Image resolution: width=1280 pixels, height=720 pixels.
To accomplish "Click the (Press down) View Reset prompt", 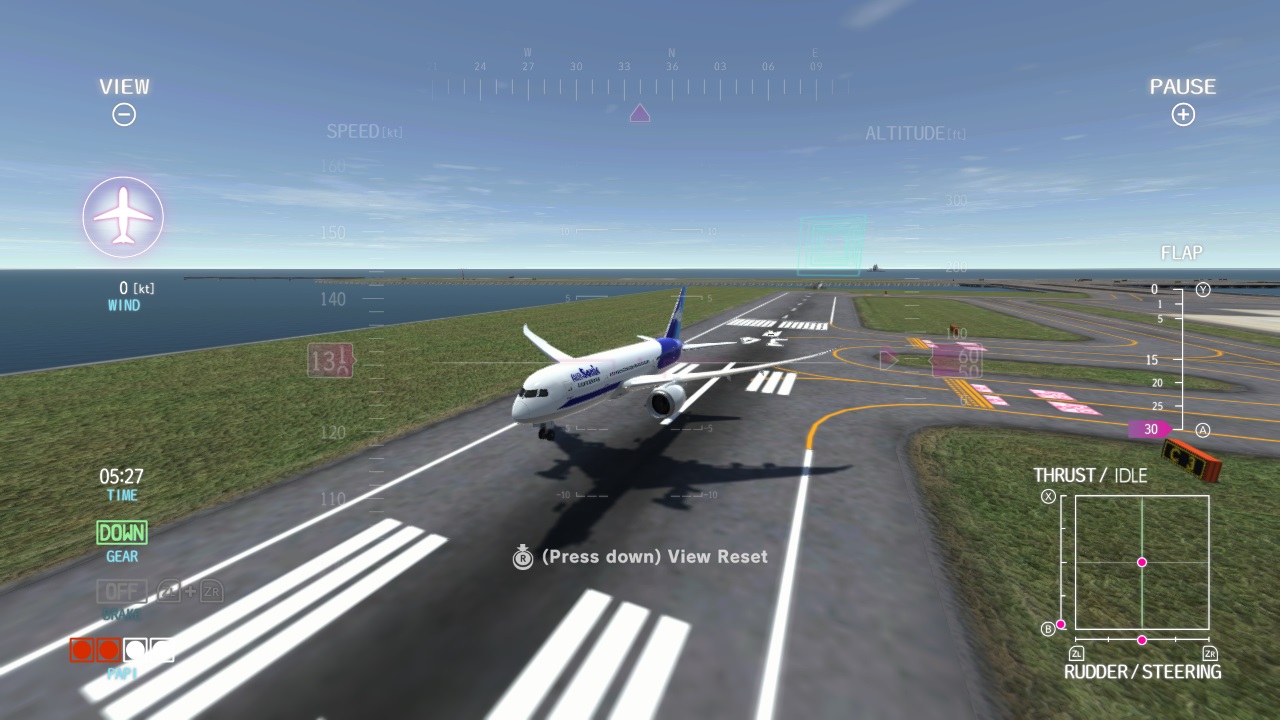I will point(655,557).
